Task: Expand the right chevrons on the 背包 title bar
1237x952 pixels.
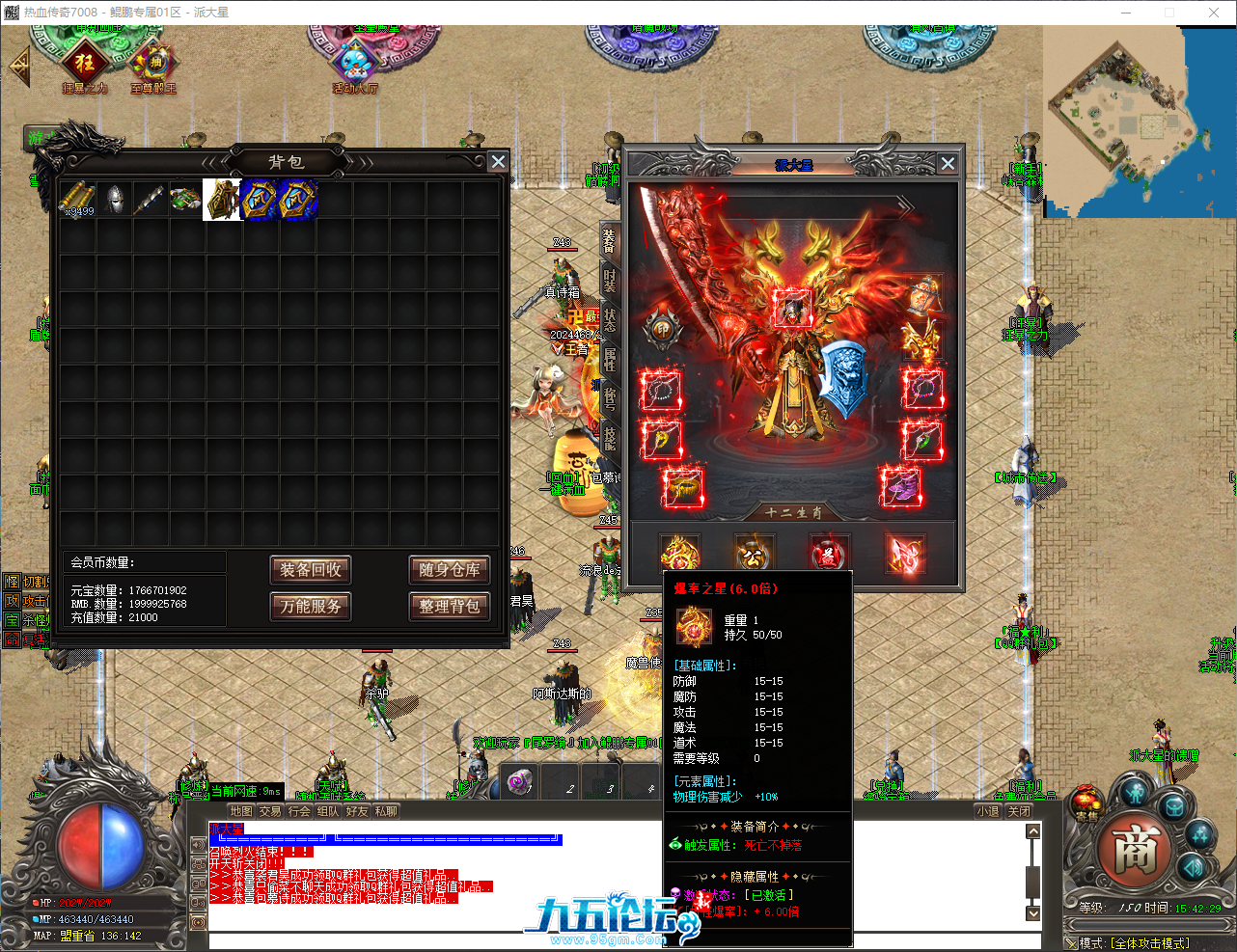Action: tap(365, 162)
